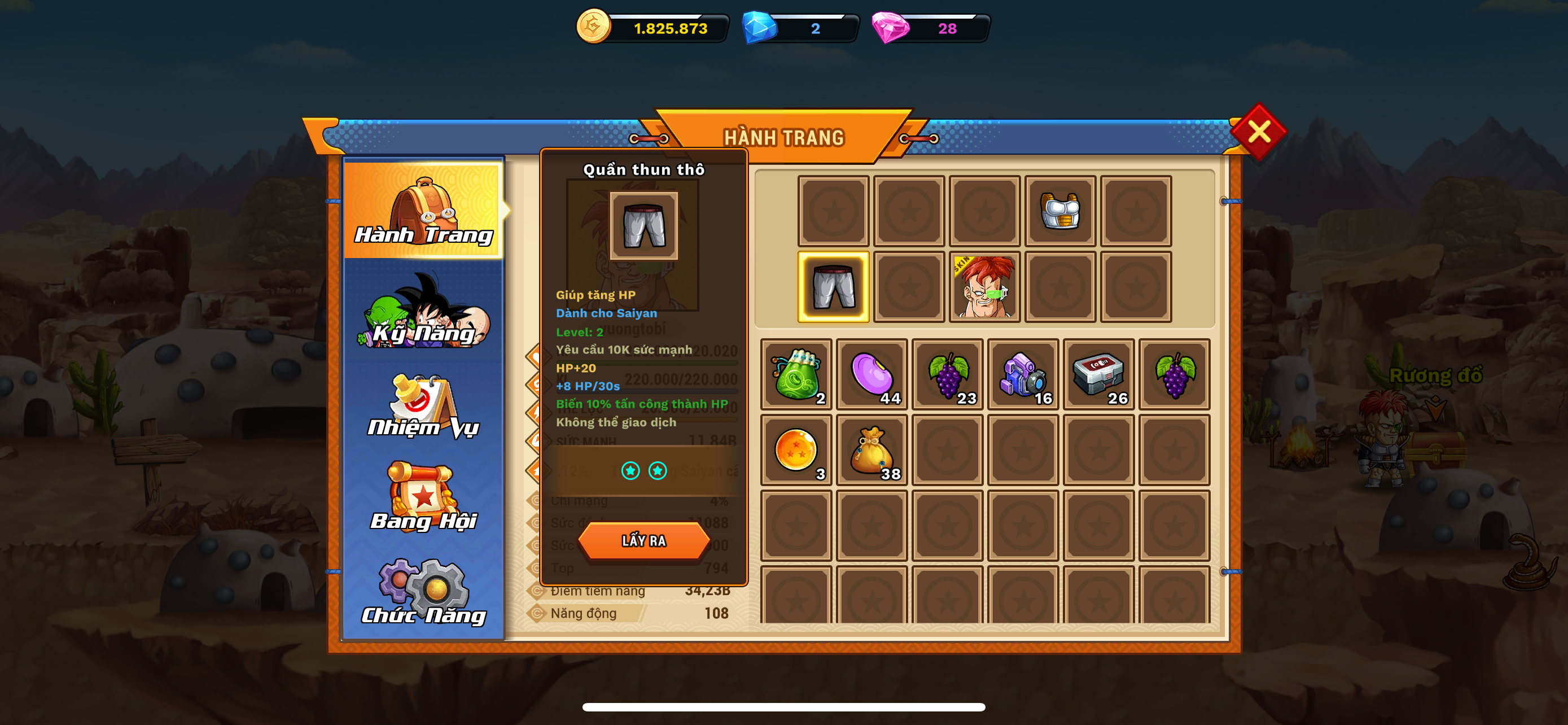The height and width of the screenshot is (725, 1568).
Task: Switch to the Kỹ Năng tab
Action: (424, 312)
